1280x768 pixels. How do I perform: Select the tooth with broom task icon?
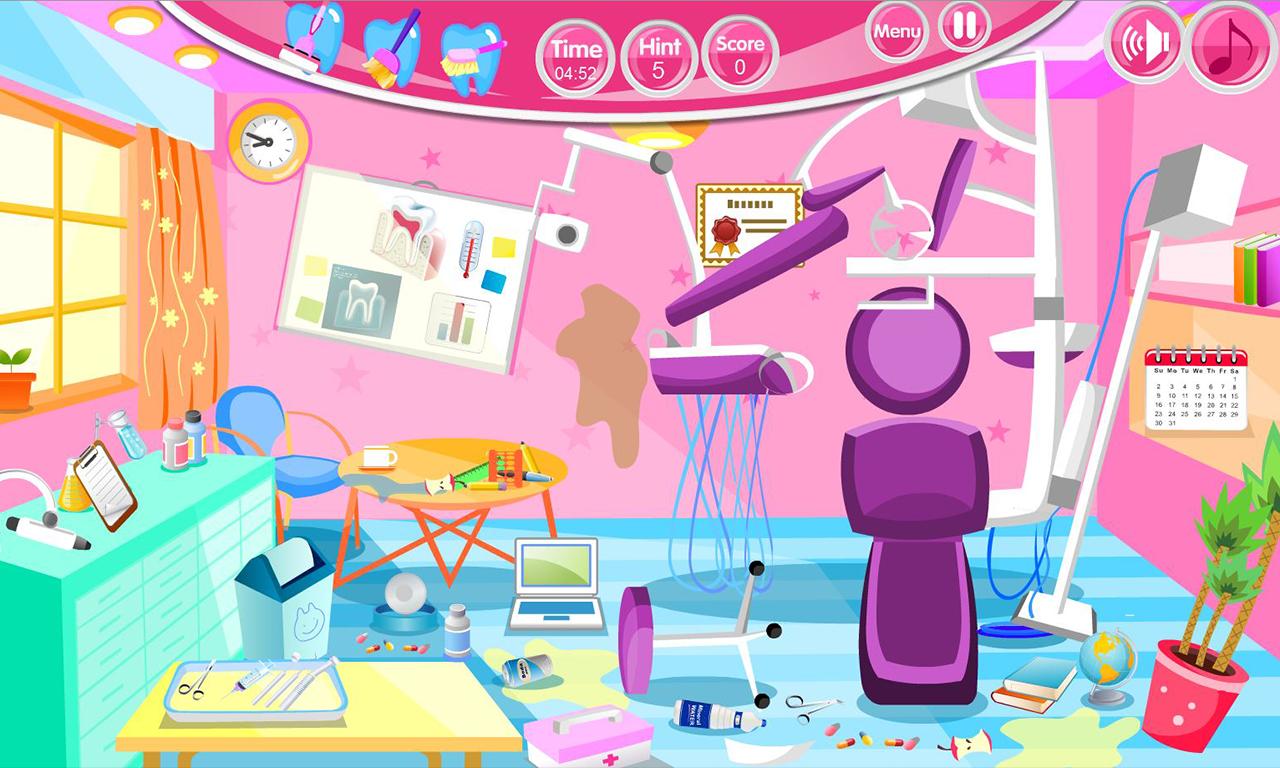(390, 45)
